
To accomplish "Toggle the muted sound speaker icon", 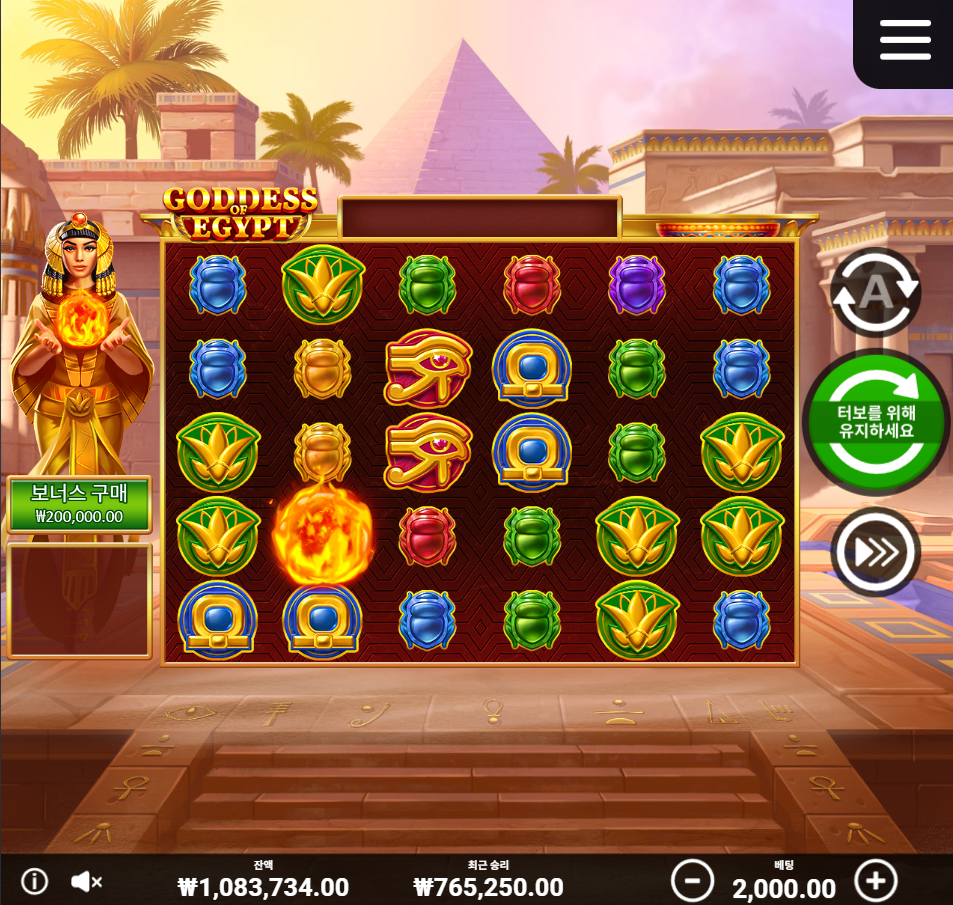I will coord(87,881).
